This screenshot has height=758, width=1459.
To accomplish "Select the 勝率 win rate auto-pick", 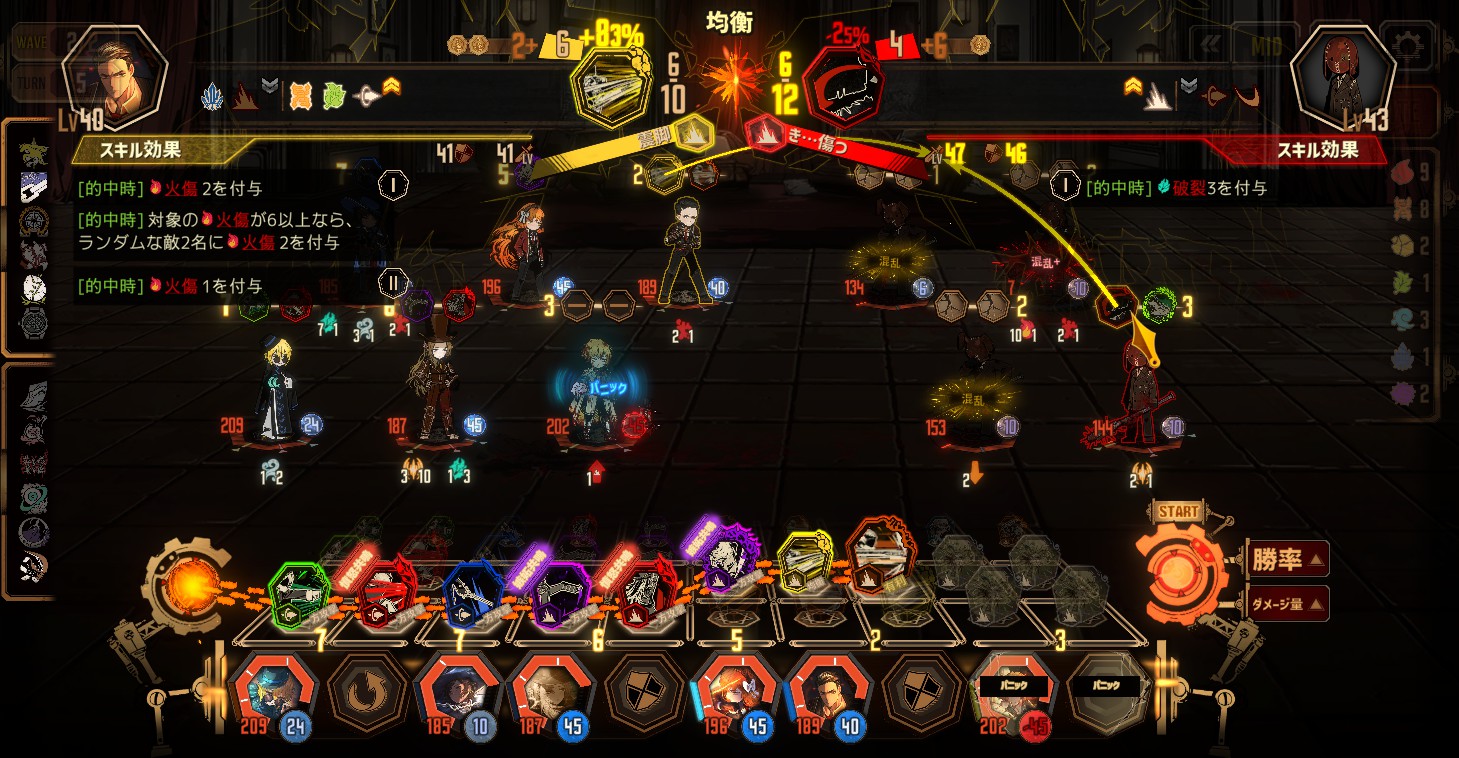I will [x=1288, y=559].
